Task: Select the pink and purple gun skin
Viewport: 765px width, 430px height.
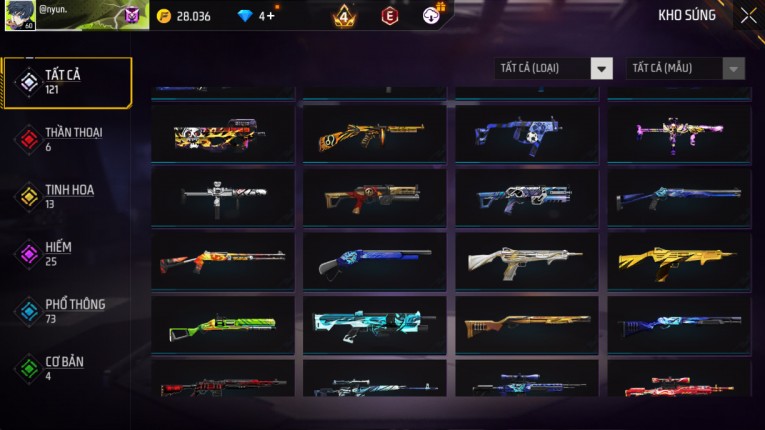Action: point(679,133)
